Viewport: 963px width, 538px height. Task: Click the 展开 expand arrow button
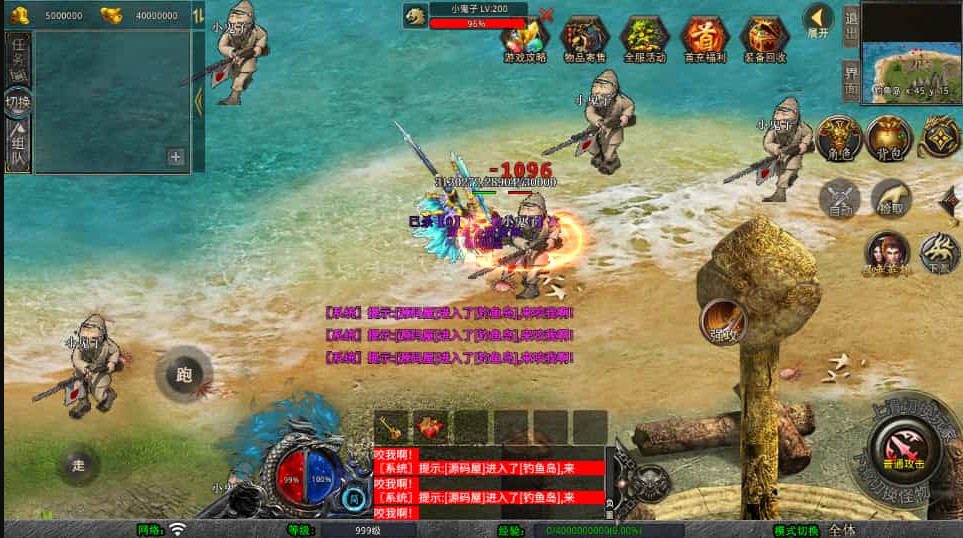(818, 20)
